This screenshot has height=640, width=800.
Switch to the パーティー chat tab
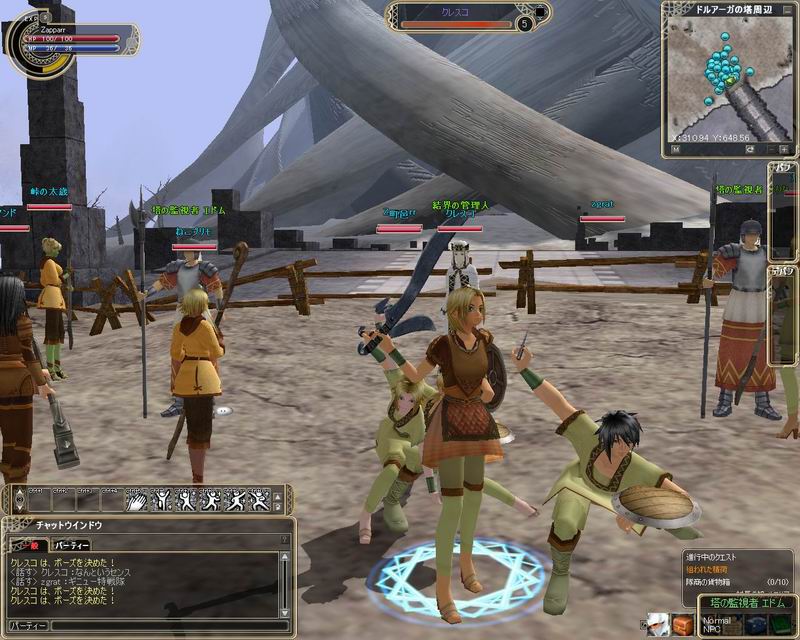click(x=71, y=545)
